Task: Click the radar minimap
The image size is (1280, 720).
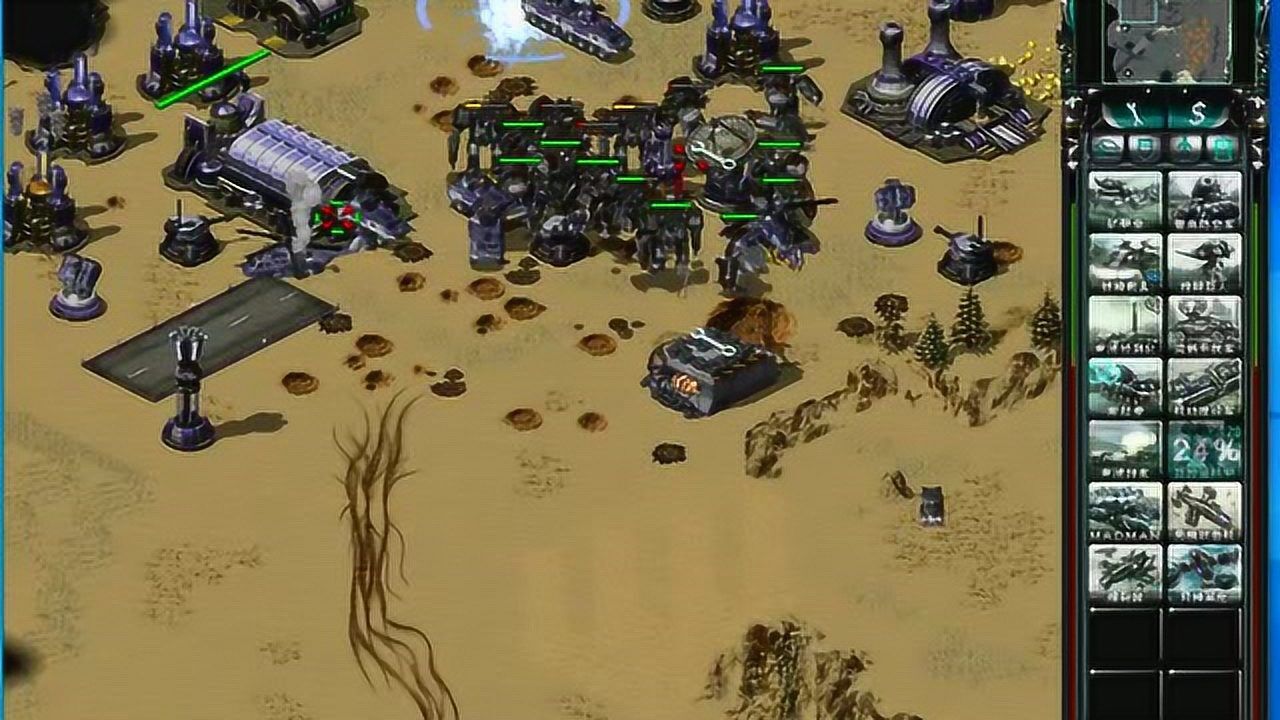Action: 1165,40
